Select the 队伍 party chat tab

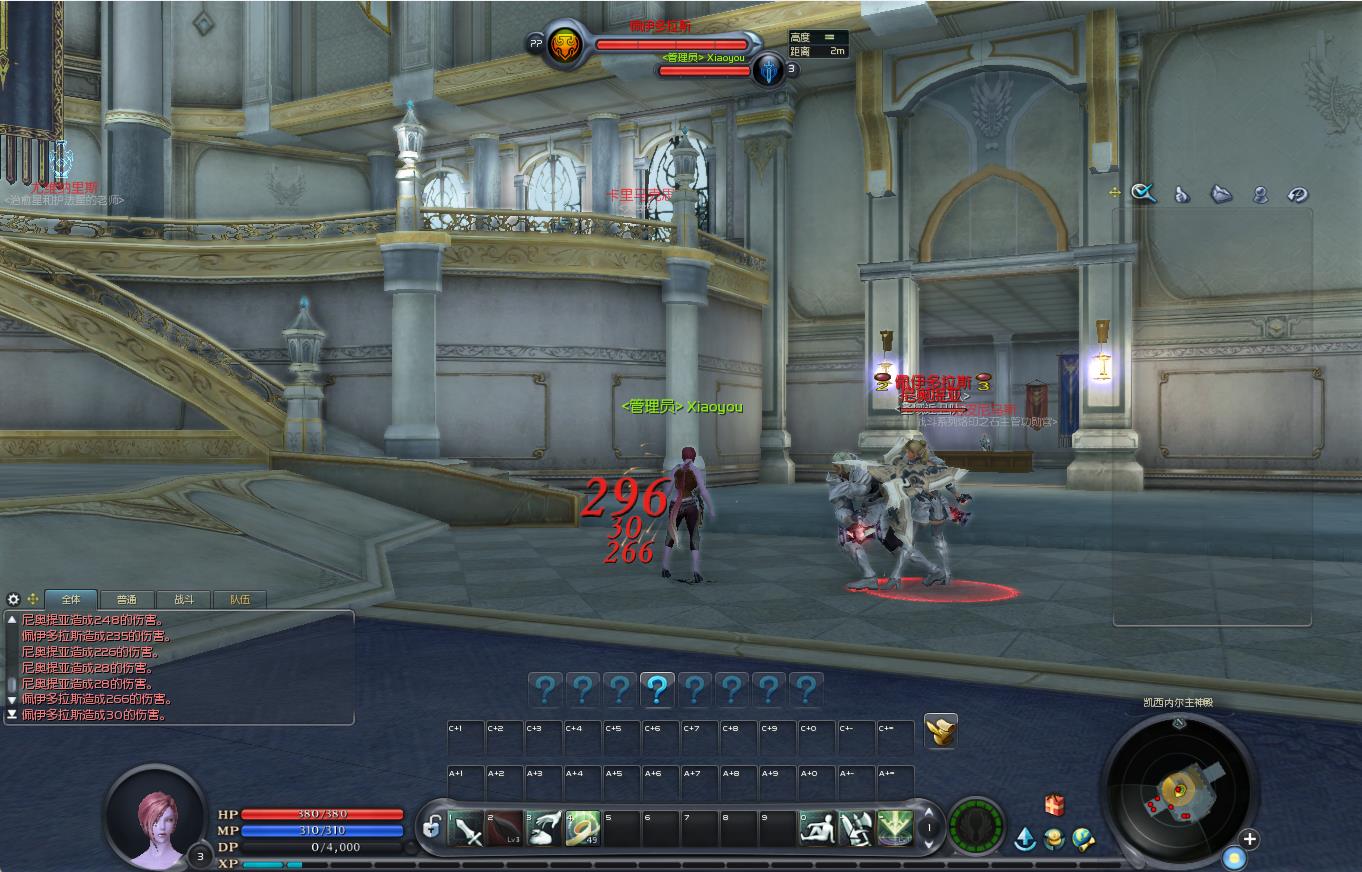point(240,599)
